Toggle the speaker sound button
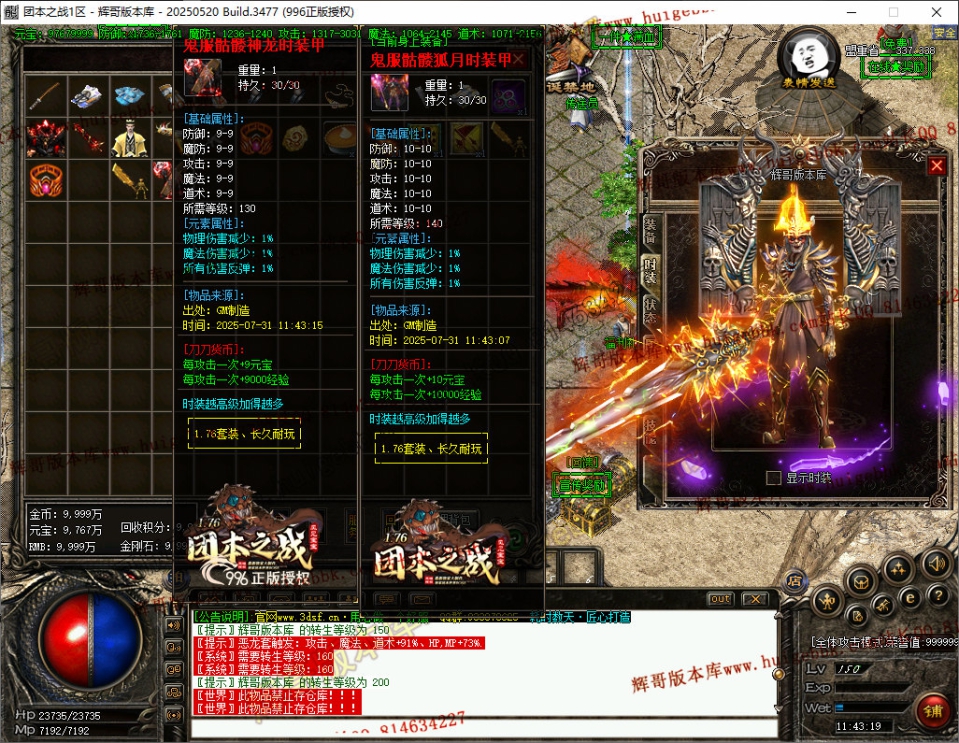The width and height of the screenshot is (959, 743). click(935, 563)
